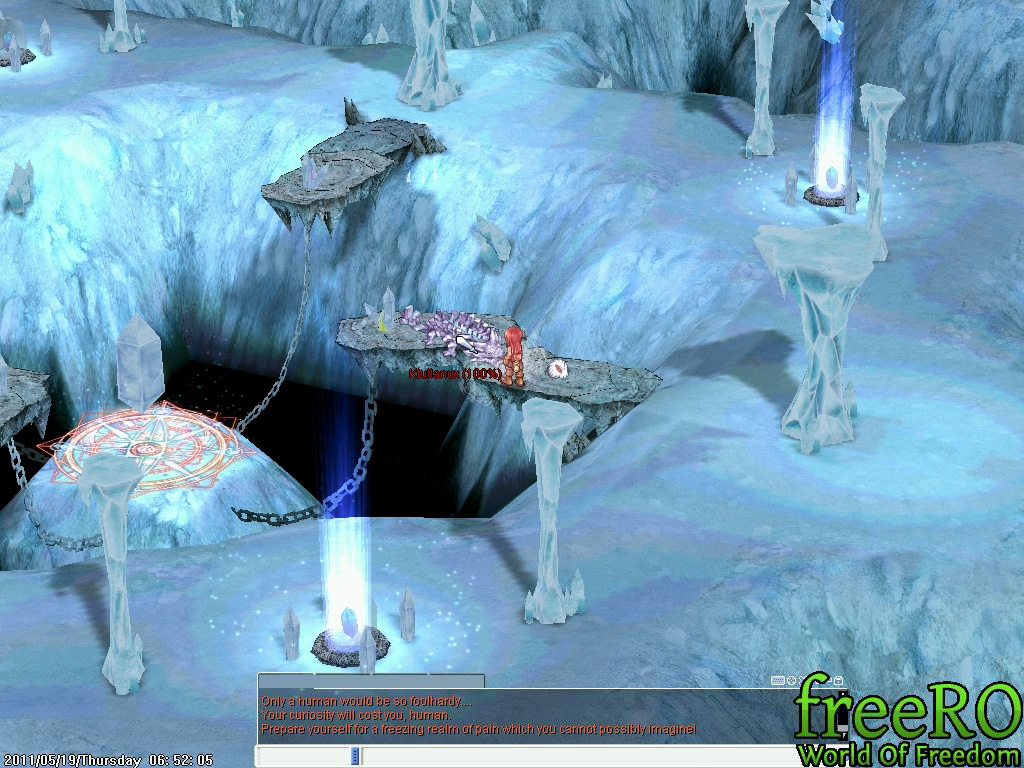Viewport: 1024px width, 768px height.
Task: Click the round target icon above chat
Action: point(791,681)
